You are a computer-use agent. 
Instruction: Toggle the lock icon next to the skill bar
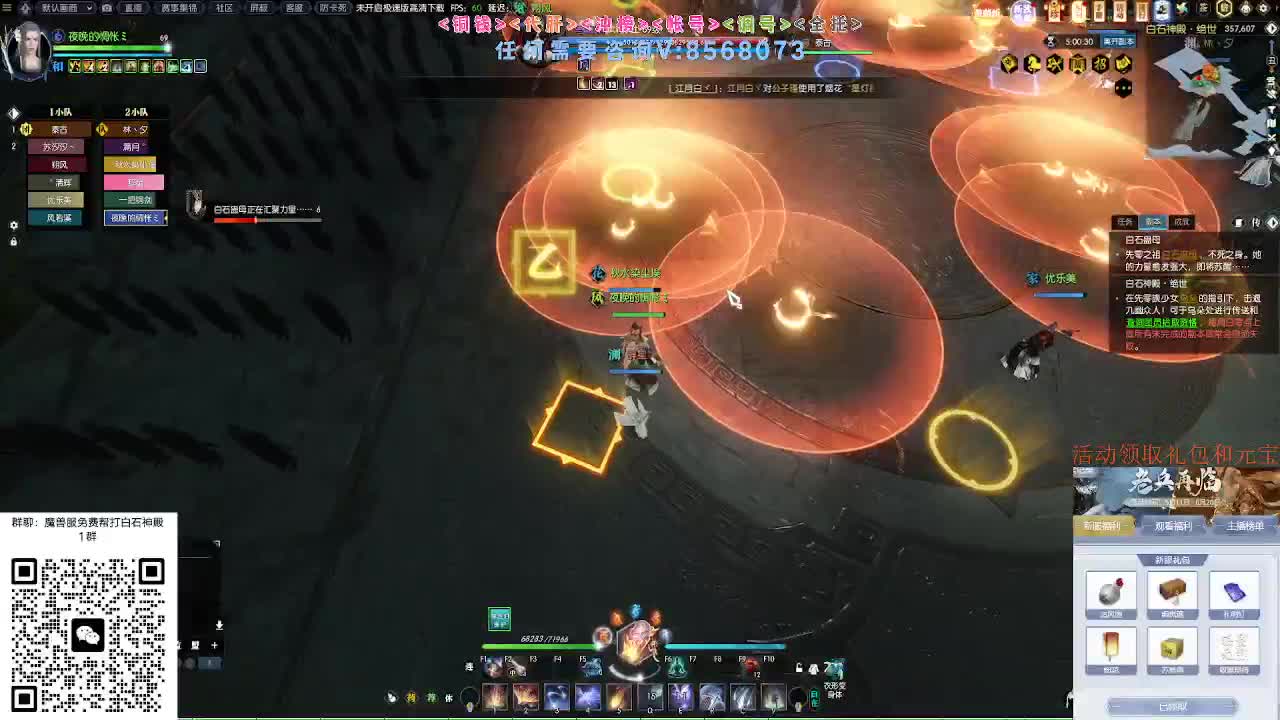[x=800, y=666]
